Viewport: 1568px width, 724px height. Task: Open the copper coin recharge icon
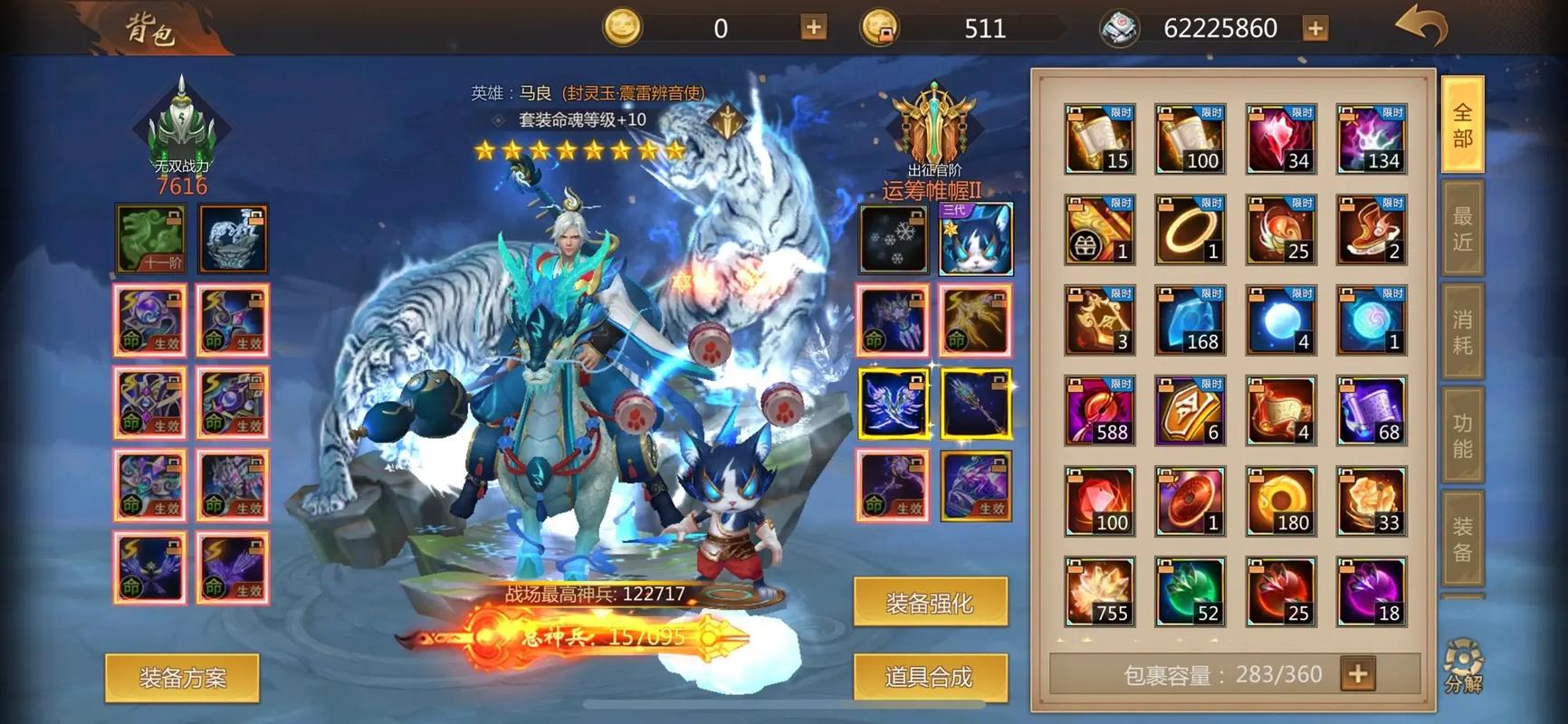(x=881, y=27)
